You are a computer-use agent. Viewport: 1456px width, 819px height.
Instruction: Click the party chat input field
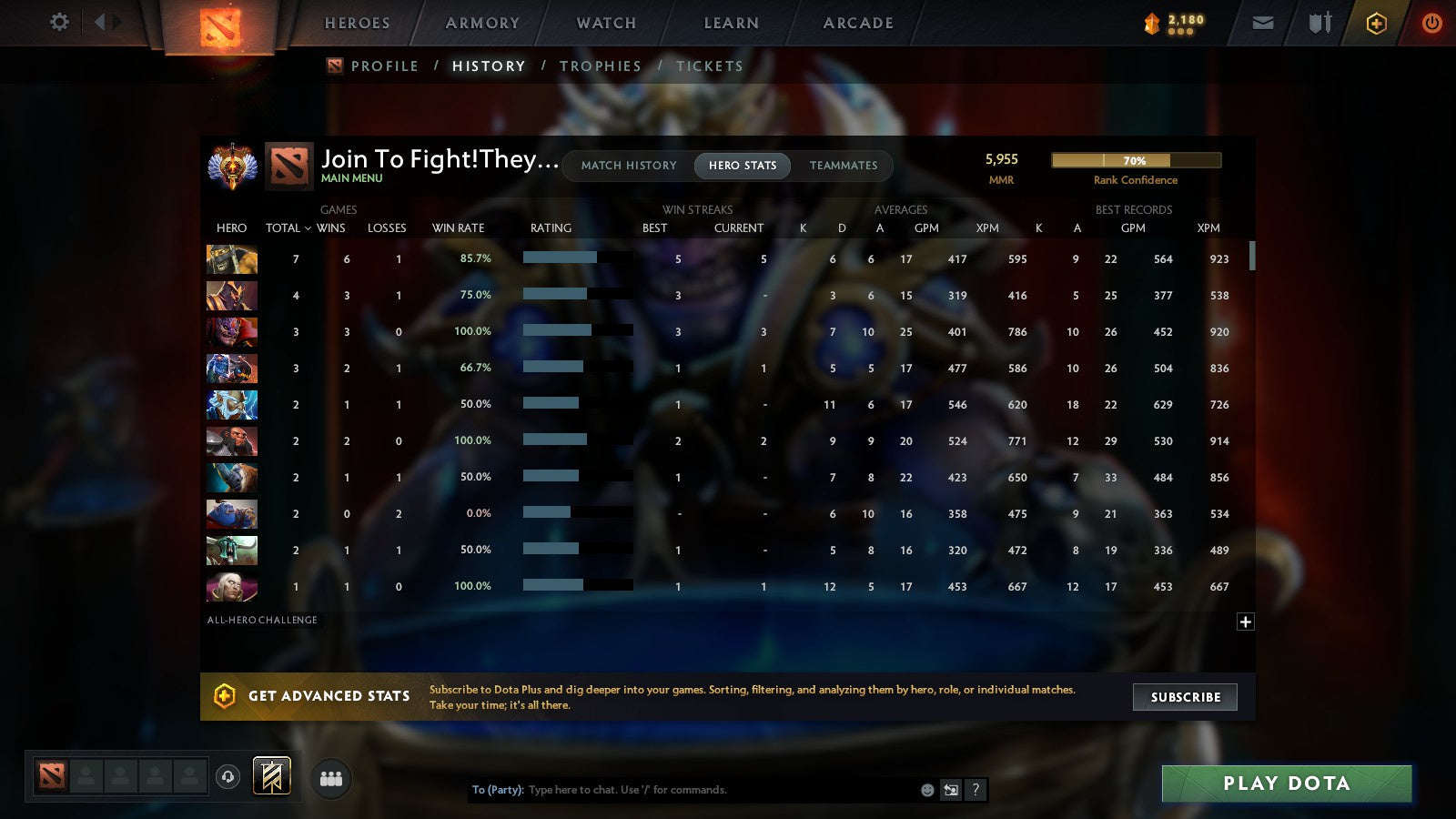(x=682, y=790)
